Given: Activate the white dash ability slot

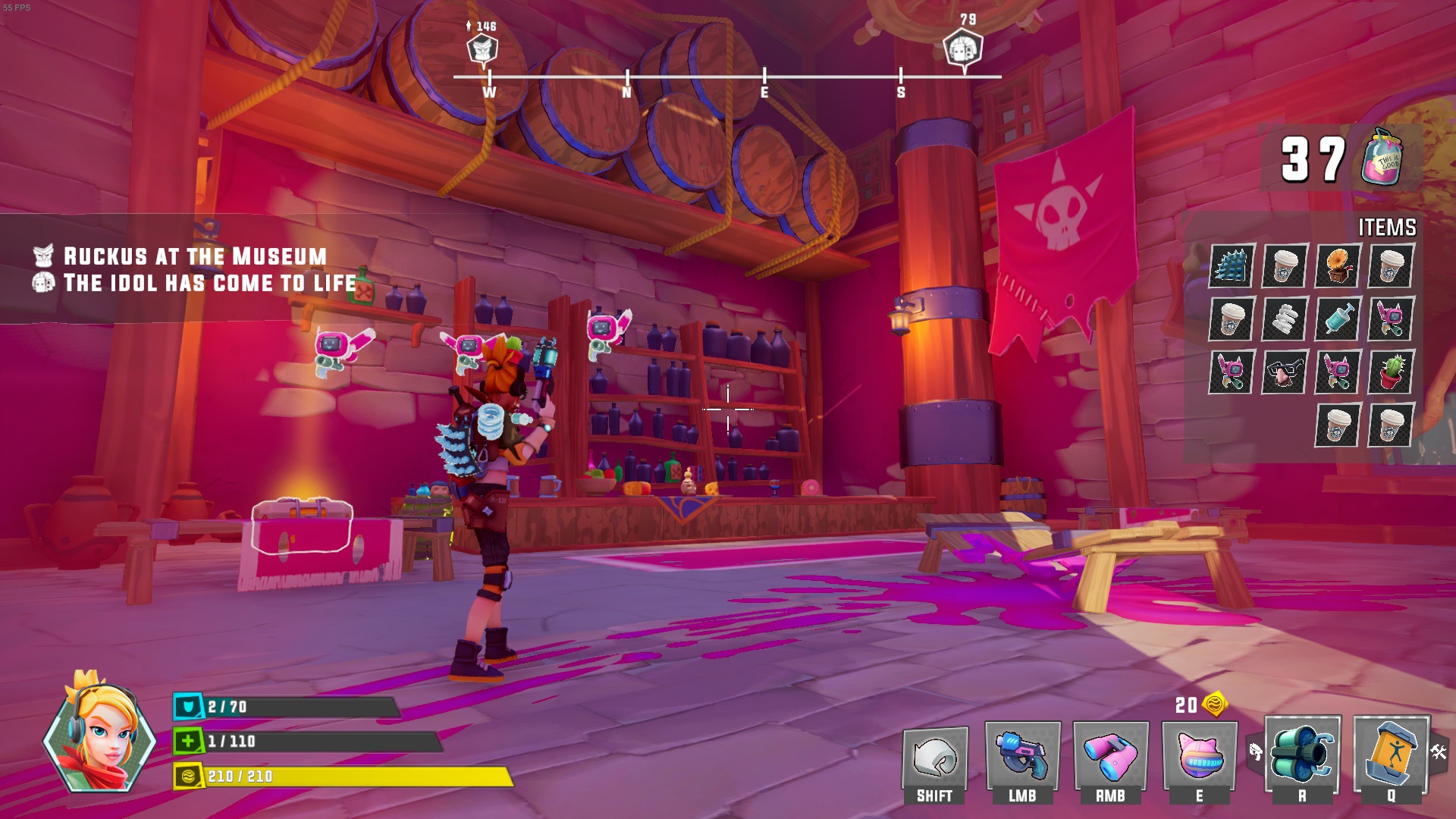Looking at the screenshot, I should pos(934,758).
